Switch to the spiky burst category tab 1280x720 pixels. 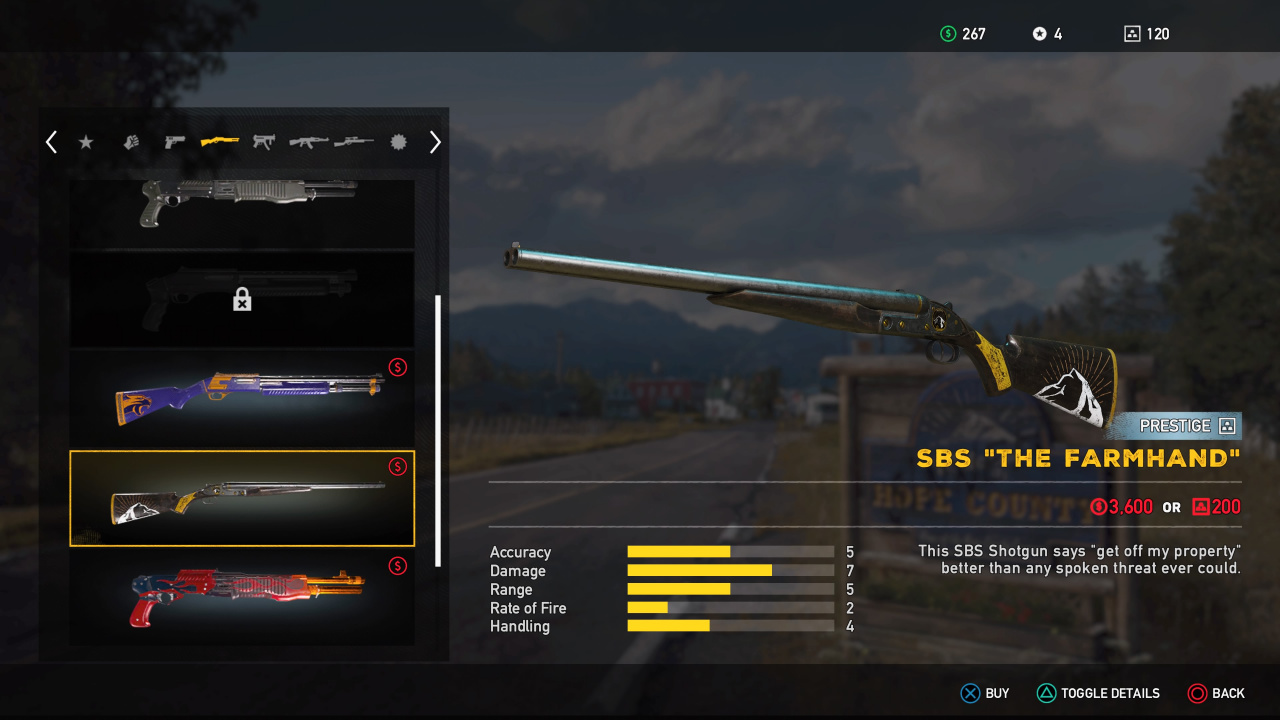coord(399,143)
